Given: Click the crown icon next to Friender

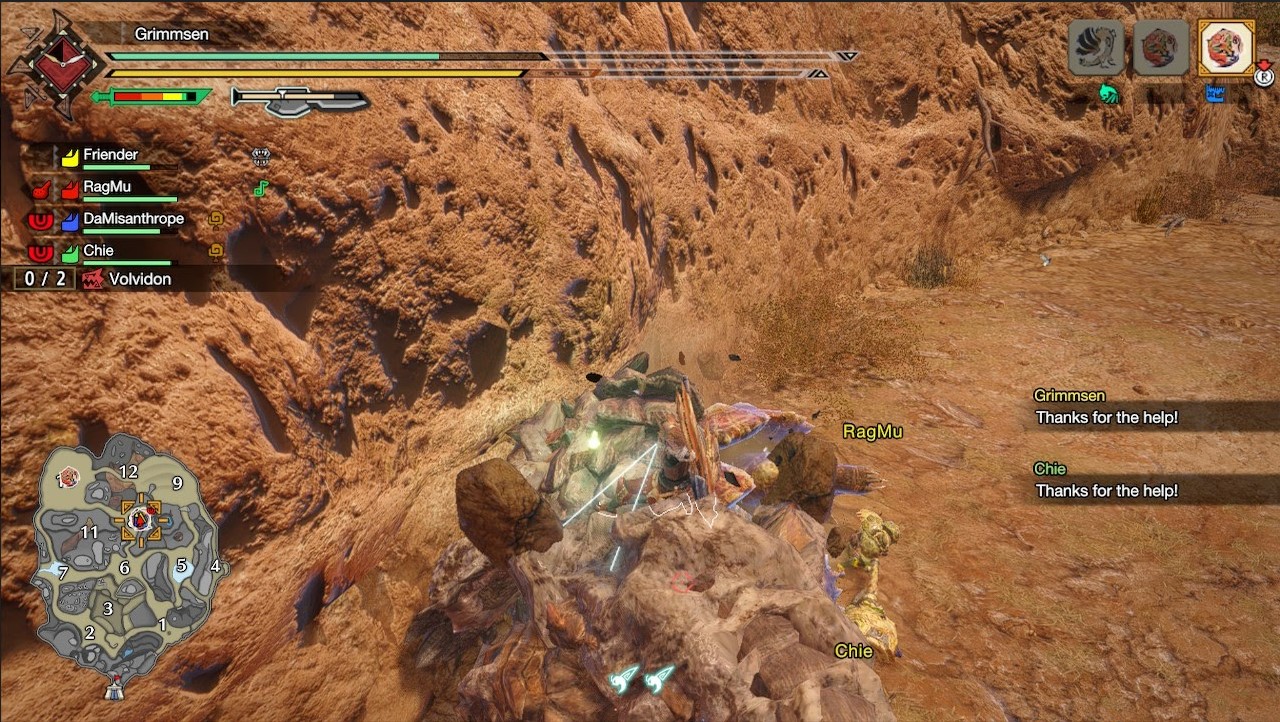Looking at the screenshot, I should [x=260, y=155].
